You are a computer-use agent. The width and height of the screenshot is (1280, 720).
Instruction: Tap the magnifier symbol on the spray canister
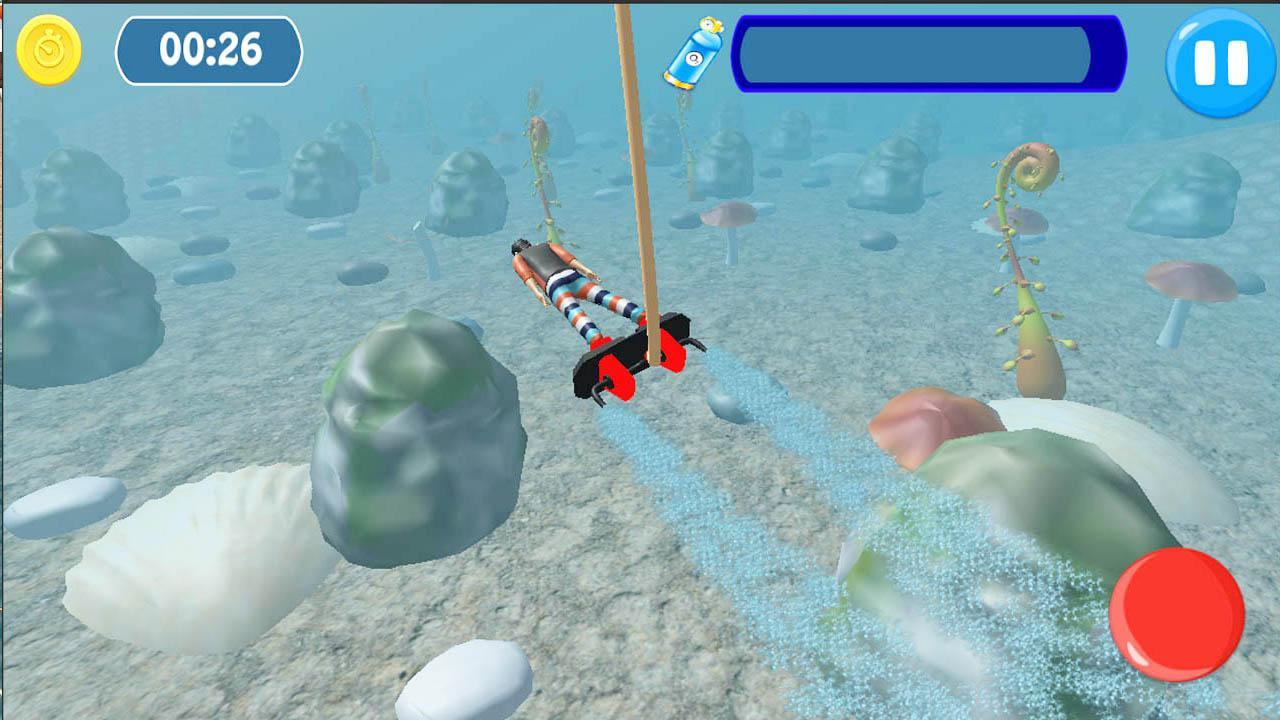693,58
